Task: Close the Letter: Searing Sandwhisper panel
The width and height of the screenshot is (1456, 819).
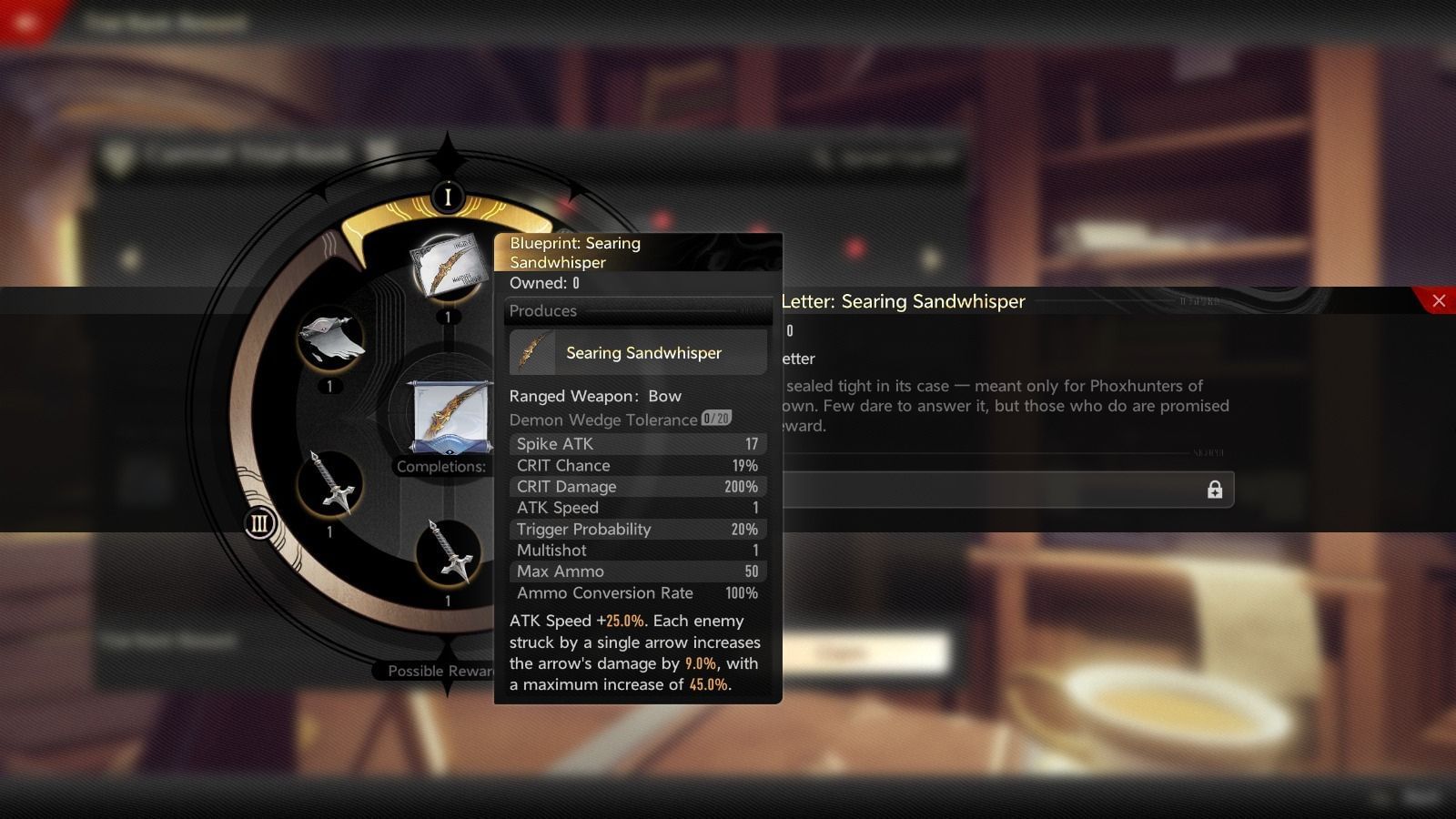Action: click(1441, 300)
